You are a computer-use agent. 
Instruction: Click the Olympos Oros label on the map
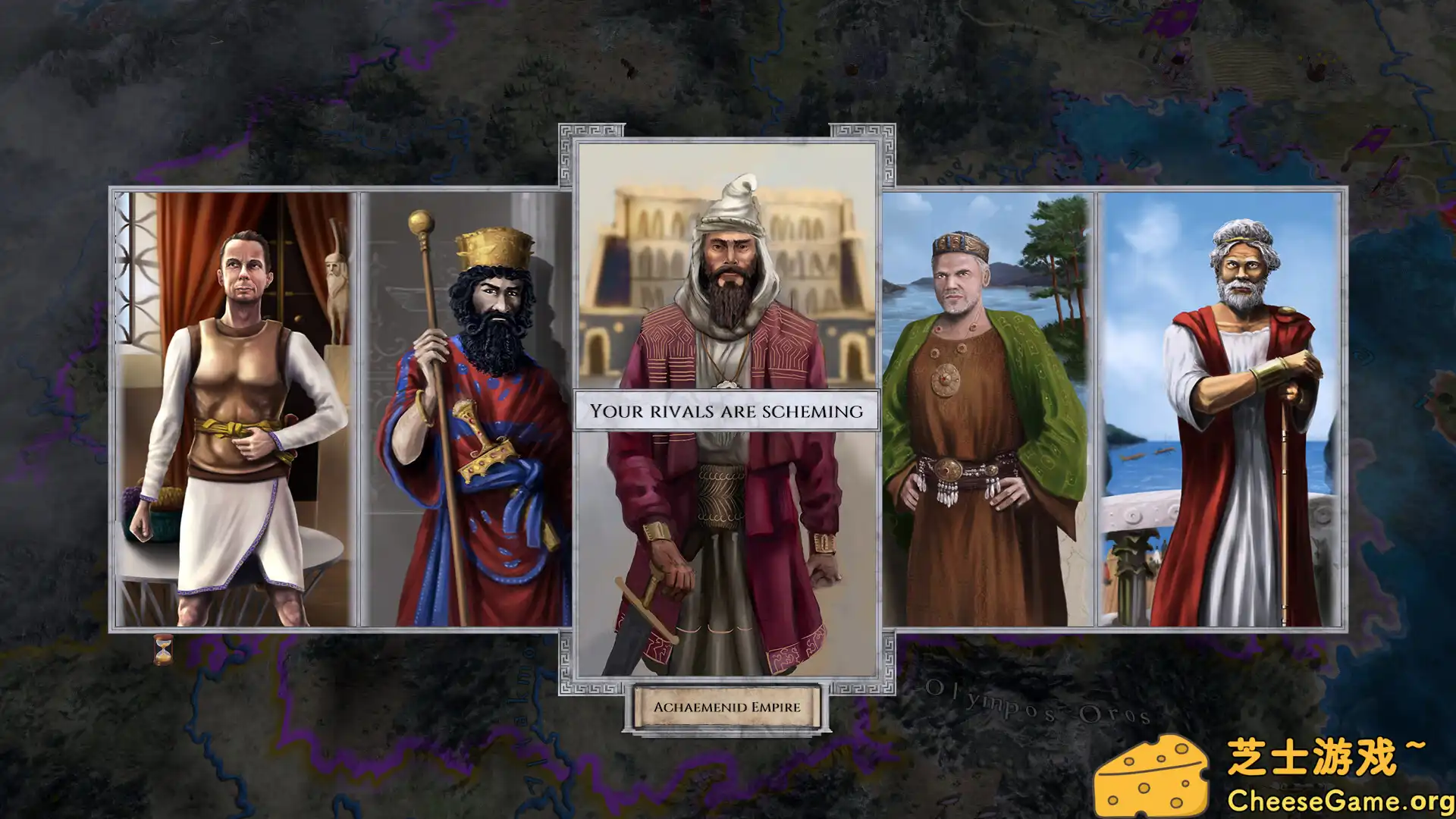tap(1039, 705)
